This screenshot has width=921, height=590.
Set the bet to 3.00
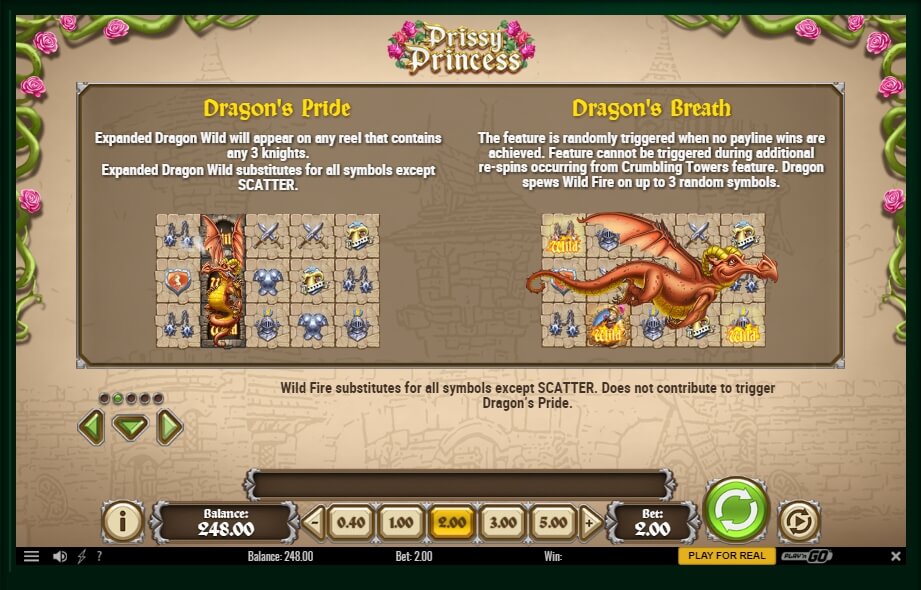click(x=502, y=522)
